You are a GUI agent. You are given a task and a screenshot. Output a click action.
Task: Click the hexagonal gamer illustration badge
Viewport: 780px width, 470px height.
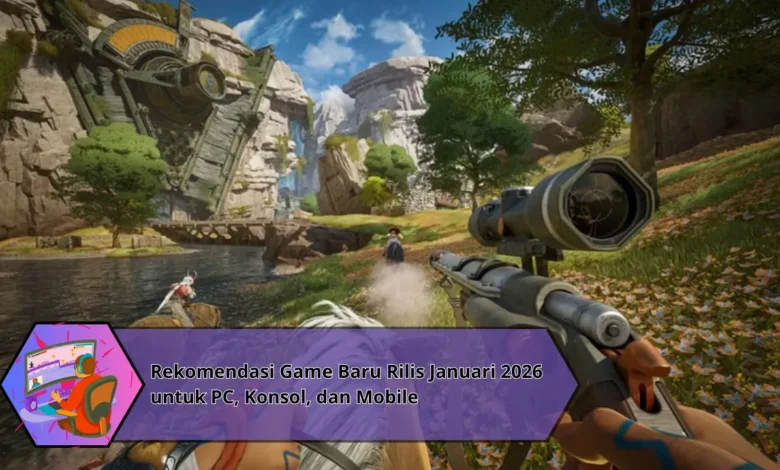[x=71, y=385]
